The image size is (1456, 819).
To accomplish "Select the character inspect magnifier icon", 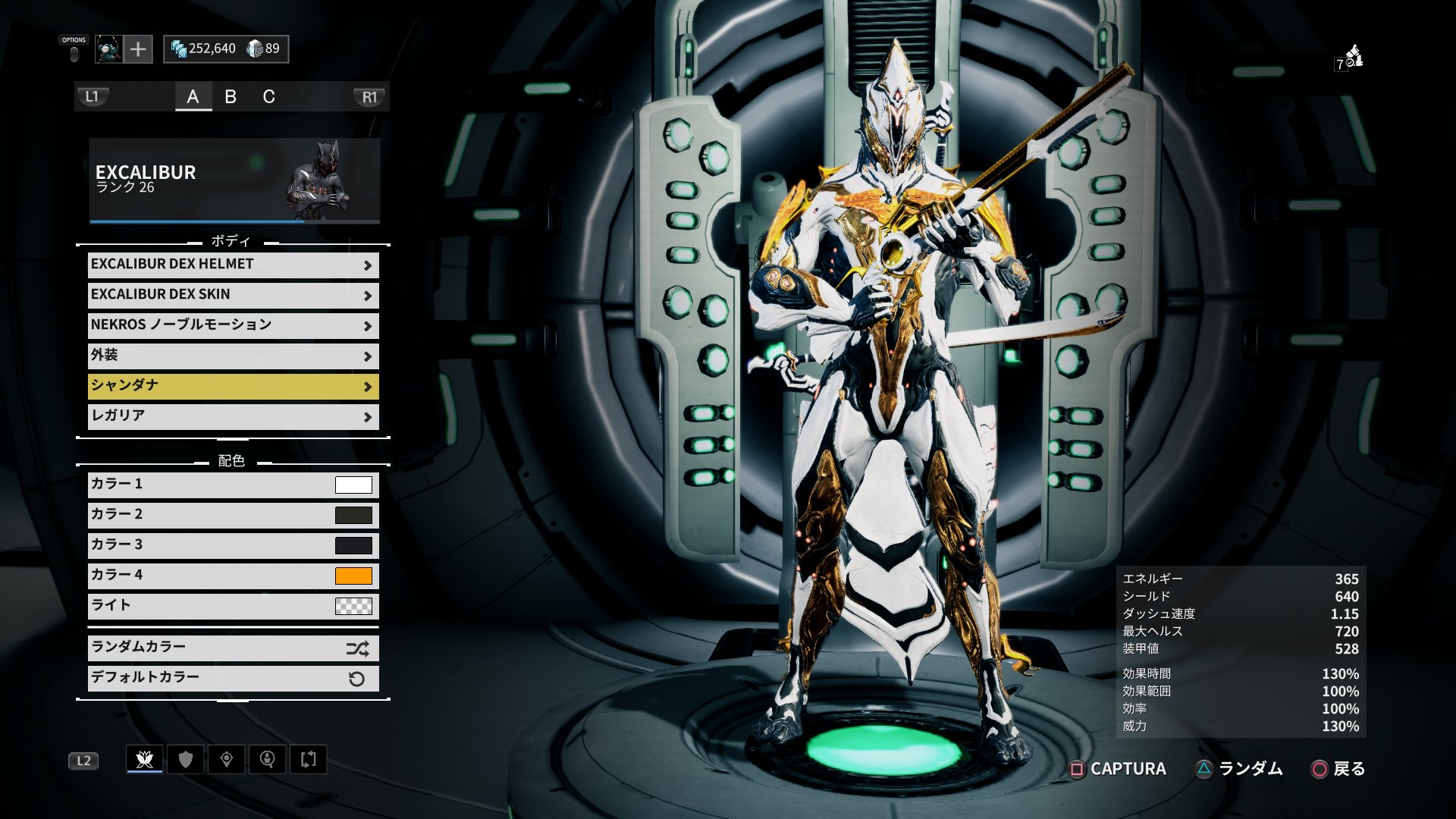I will pos(266,758).
